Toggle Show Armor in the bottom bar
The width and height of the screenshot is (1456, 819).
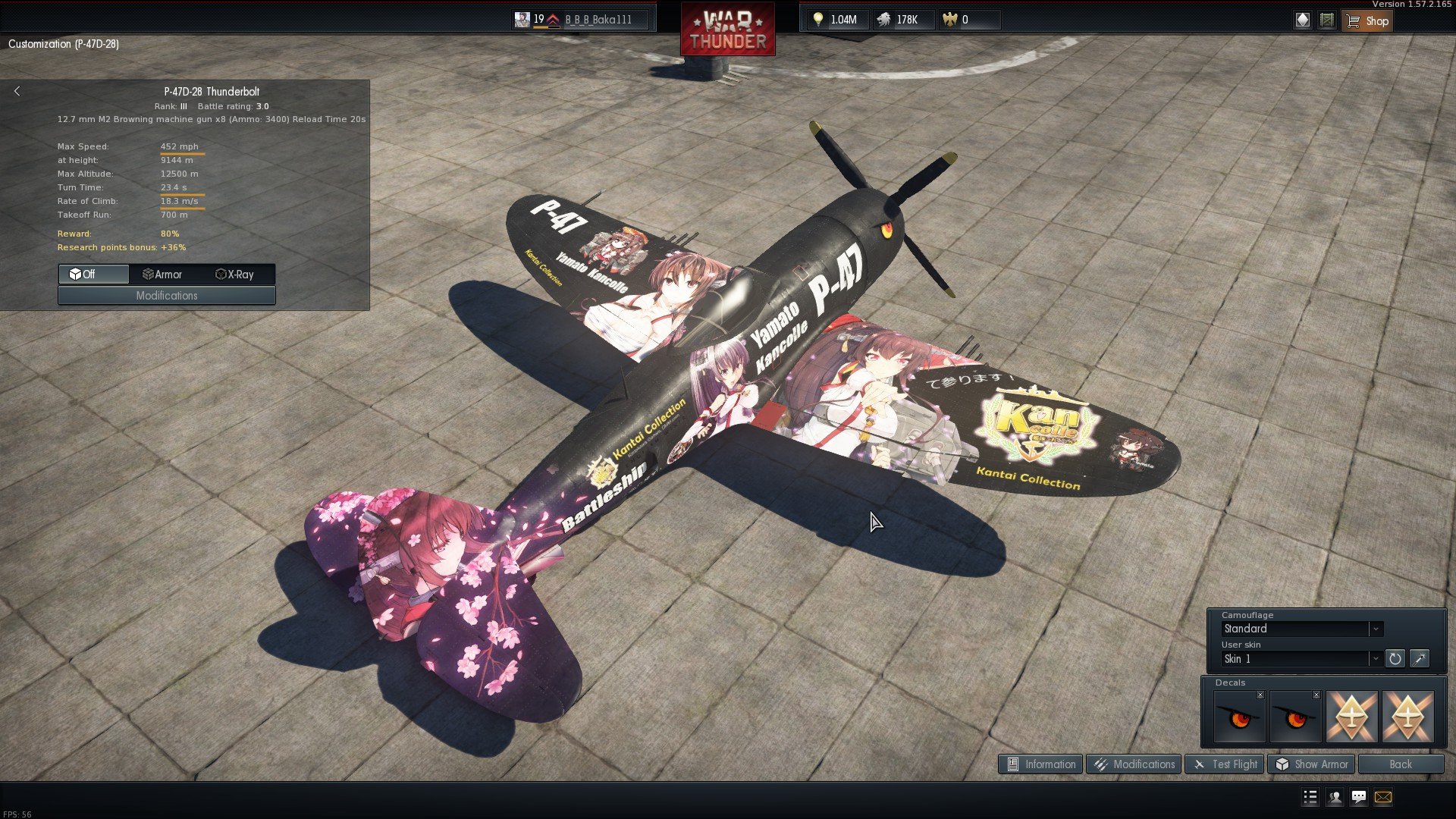1311,764
